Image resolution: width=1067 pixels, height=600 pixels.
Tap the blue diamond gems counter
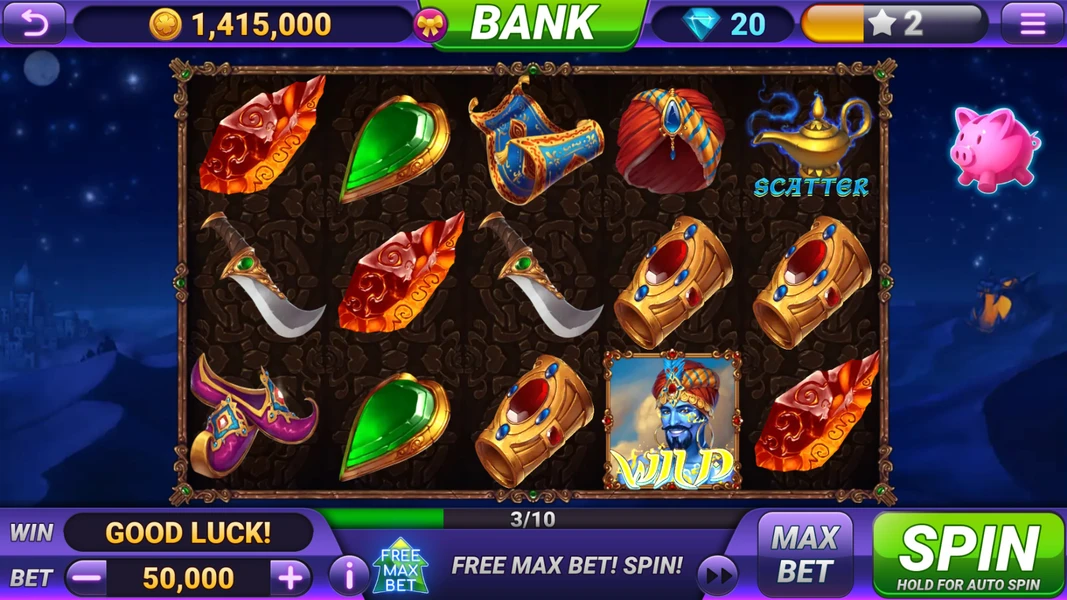pyautogui.click(x=723, y=24)
